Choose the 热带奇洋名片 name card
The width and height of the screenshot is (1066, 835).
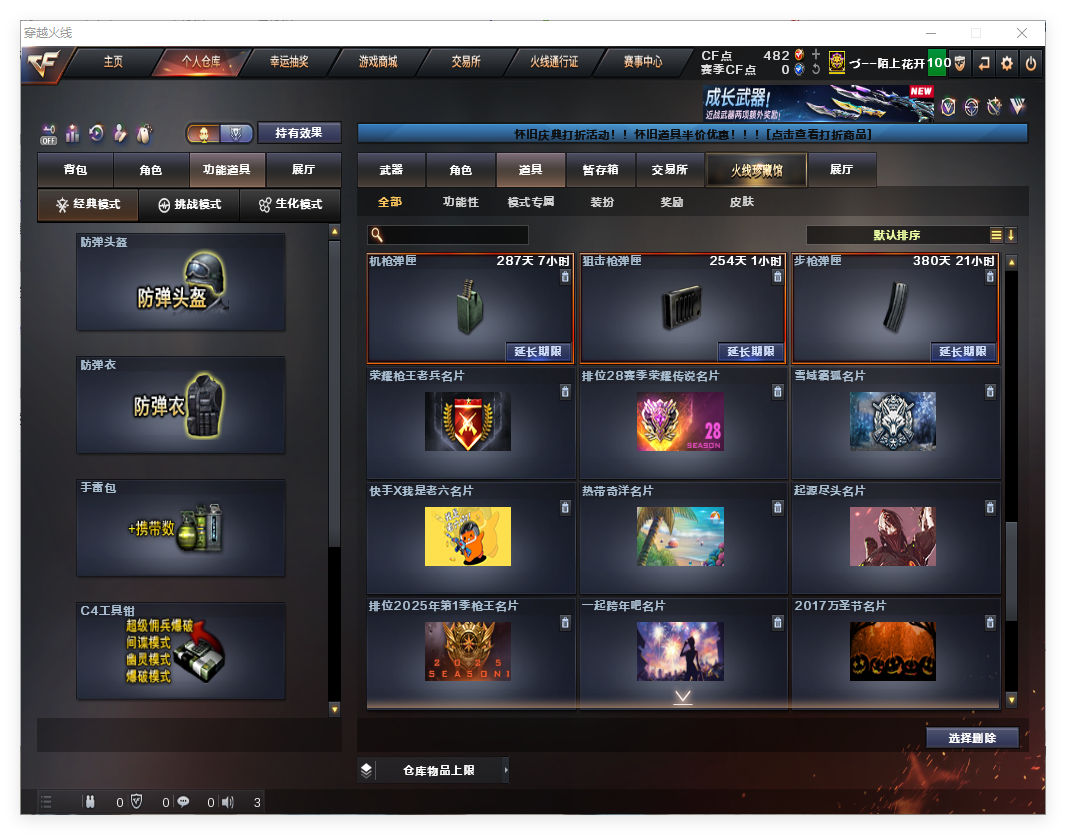pos(681,537)
